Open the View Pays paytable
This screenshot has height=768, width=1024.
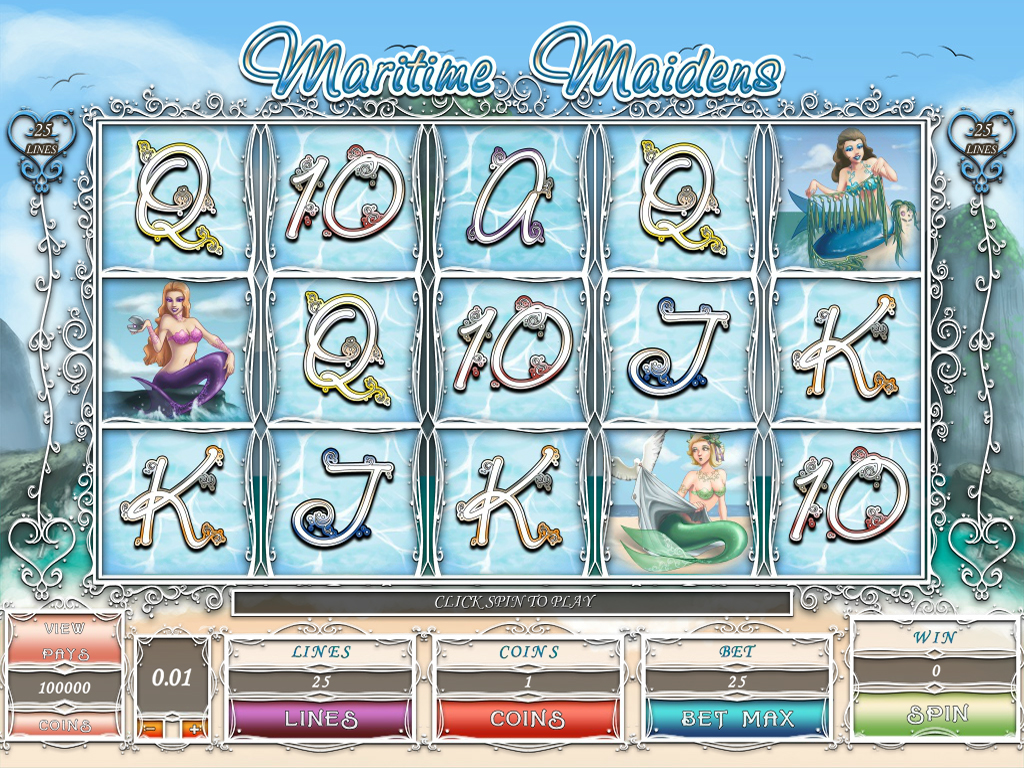65,641
